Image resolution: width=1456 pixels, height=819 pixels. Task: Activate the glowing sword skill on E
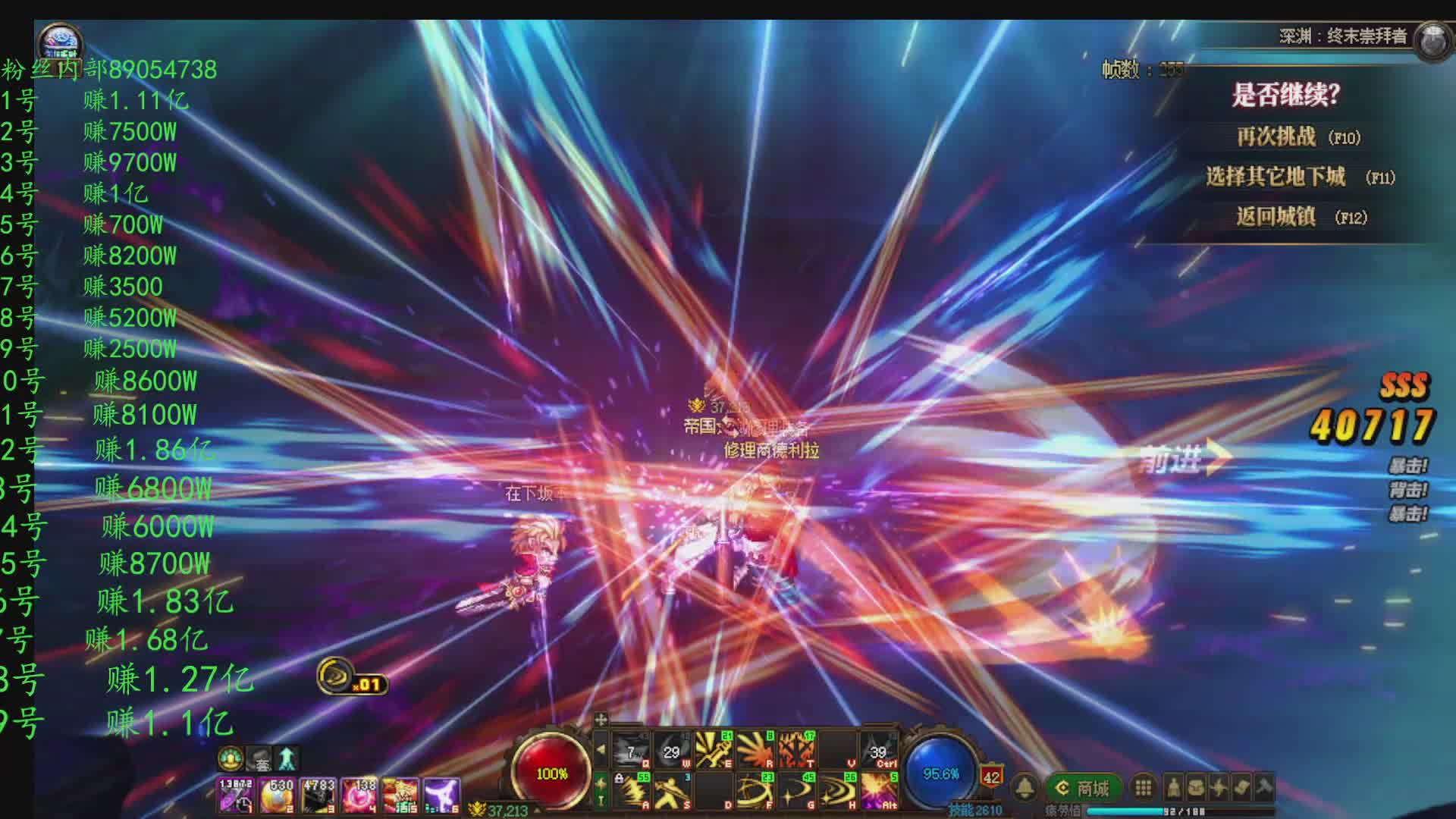(714, 749)
